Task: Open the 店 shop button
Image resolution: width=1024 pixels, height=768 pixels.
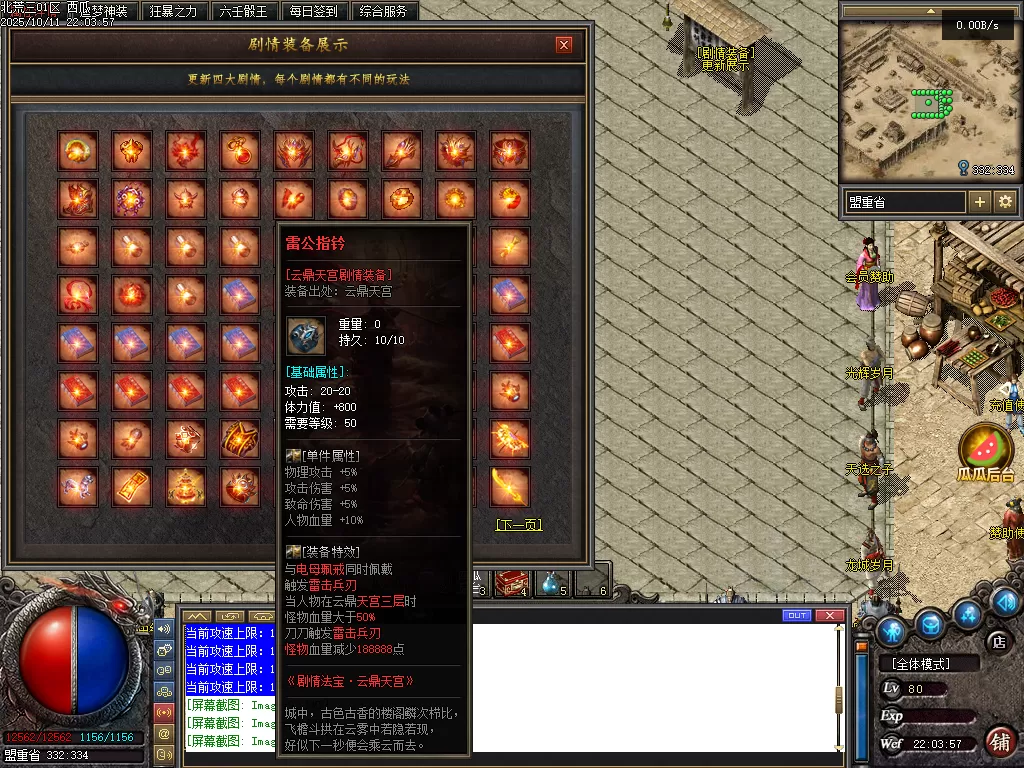Action: (996, 640)
